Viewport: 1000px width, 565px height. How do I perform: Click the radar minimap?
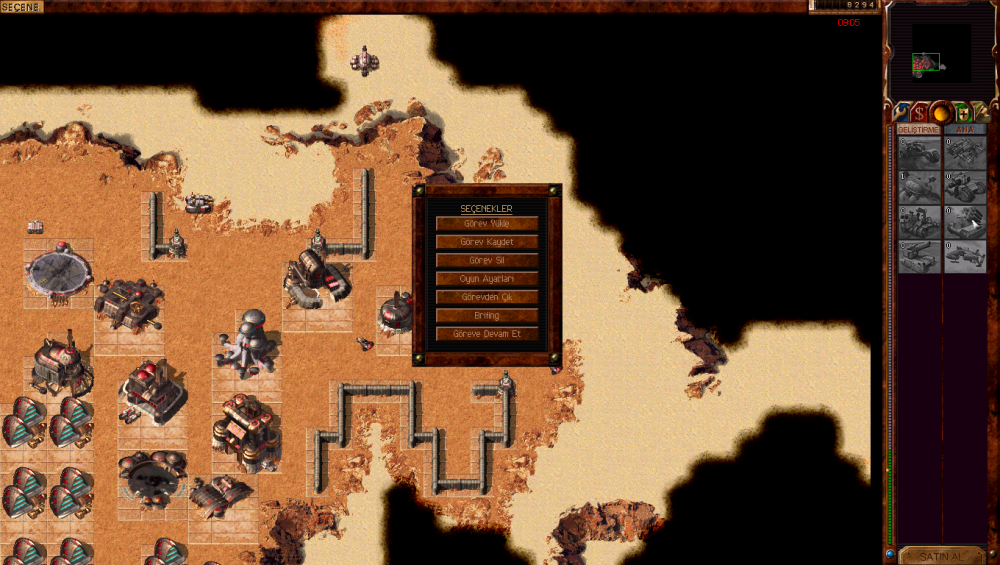point(941,54)
